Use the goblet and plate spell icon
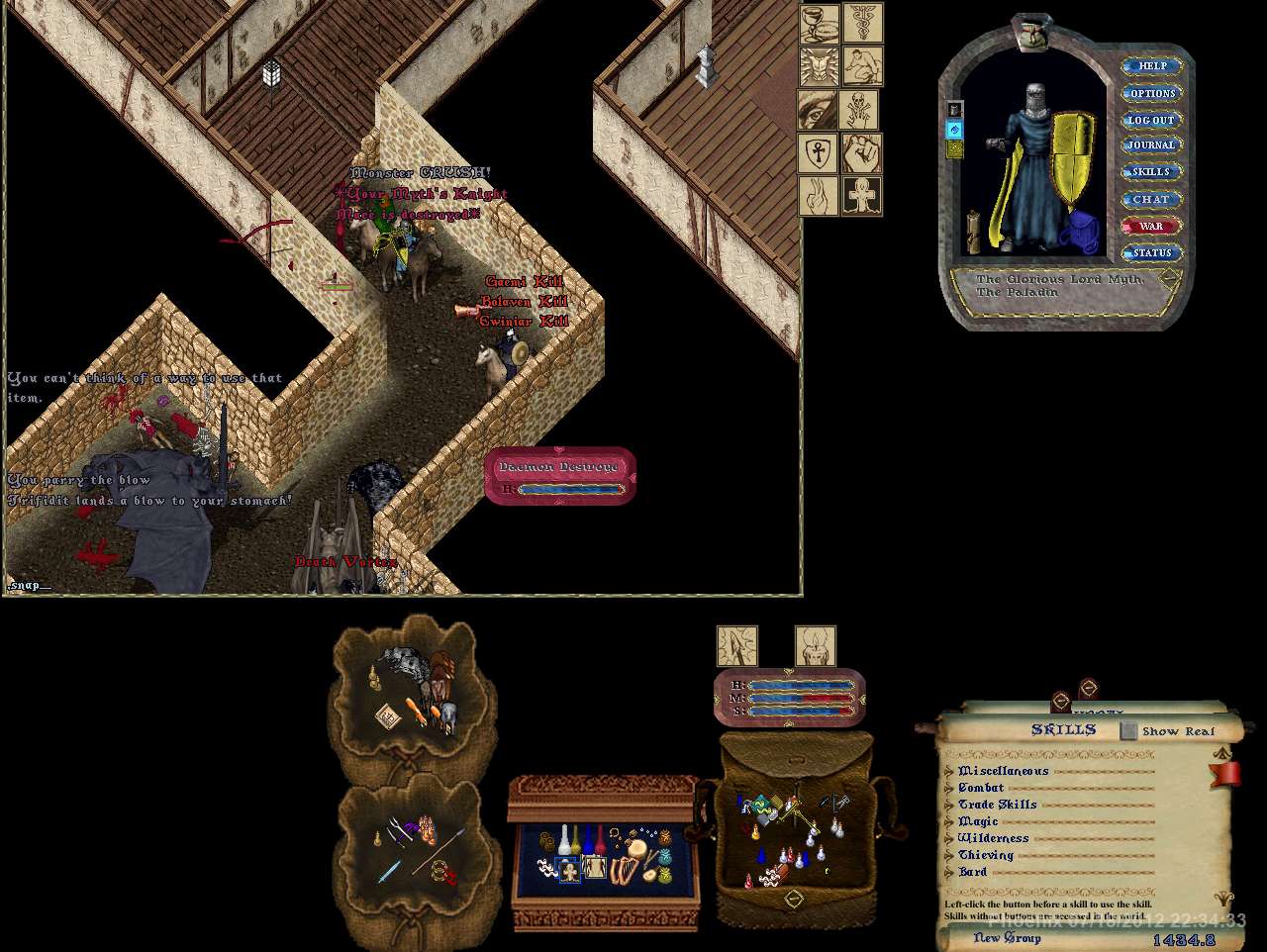The height and width of the screenshot is (952, 1267). [819, 24]
